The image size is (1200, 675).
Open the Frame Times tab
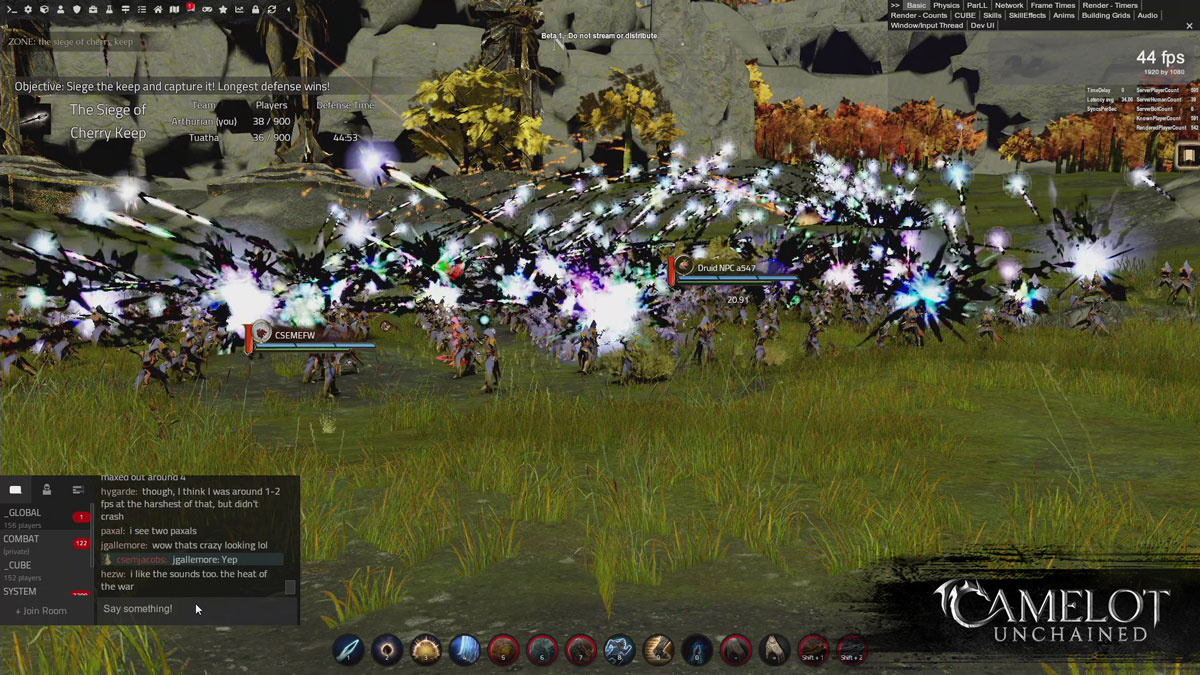(1053, 6)
